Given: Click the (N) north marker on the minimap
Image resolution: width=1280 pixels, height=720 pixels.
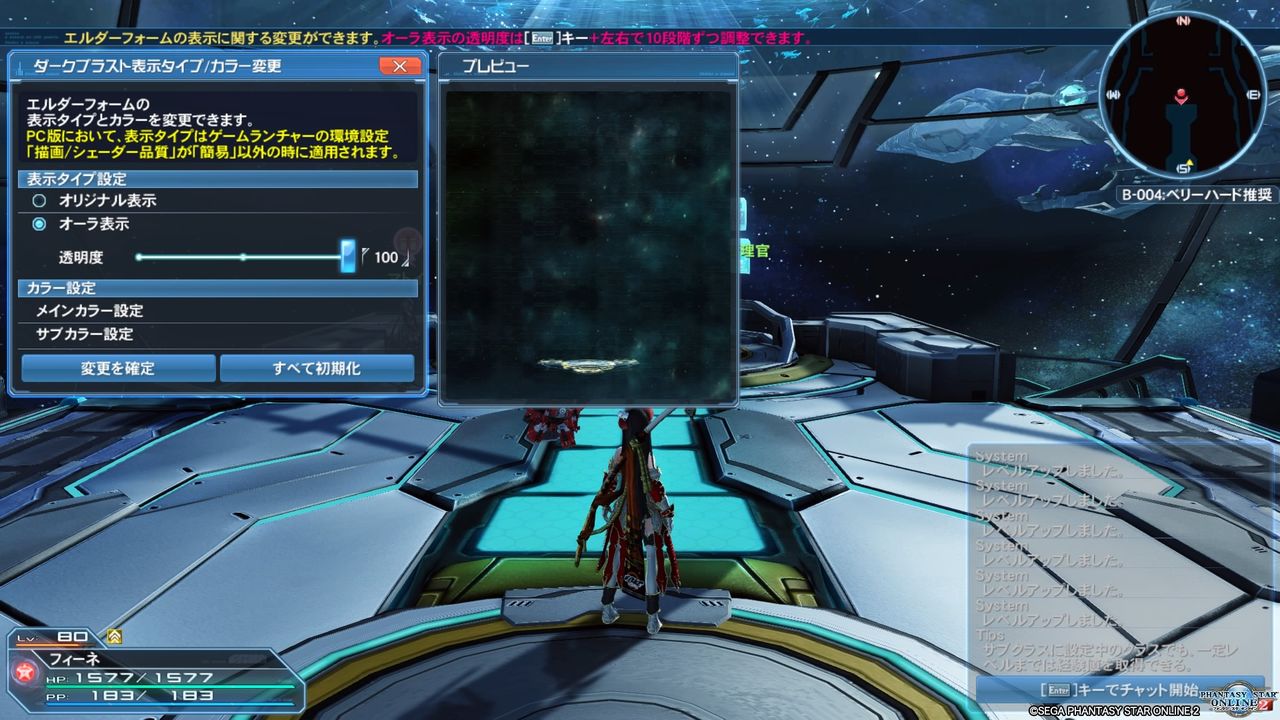Looking at the screenshot, I should point(1184,20).
